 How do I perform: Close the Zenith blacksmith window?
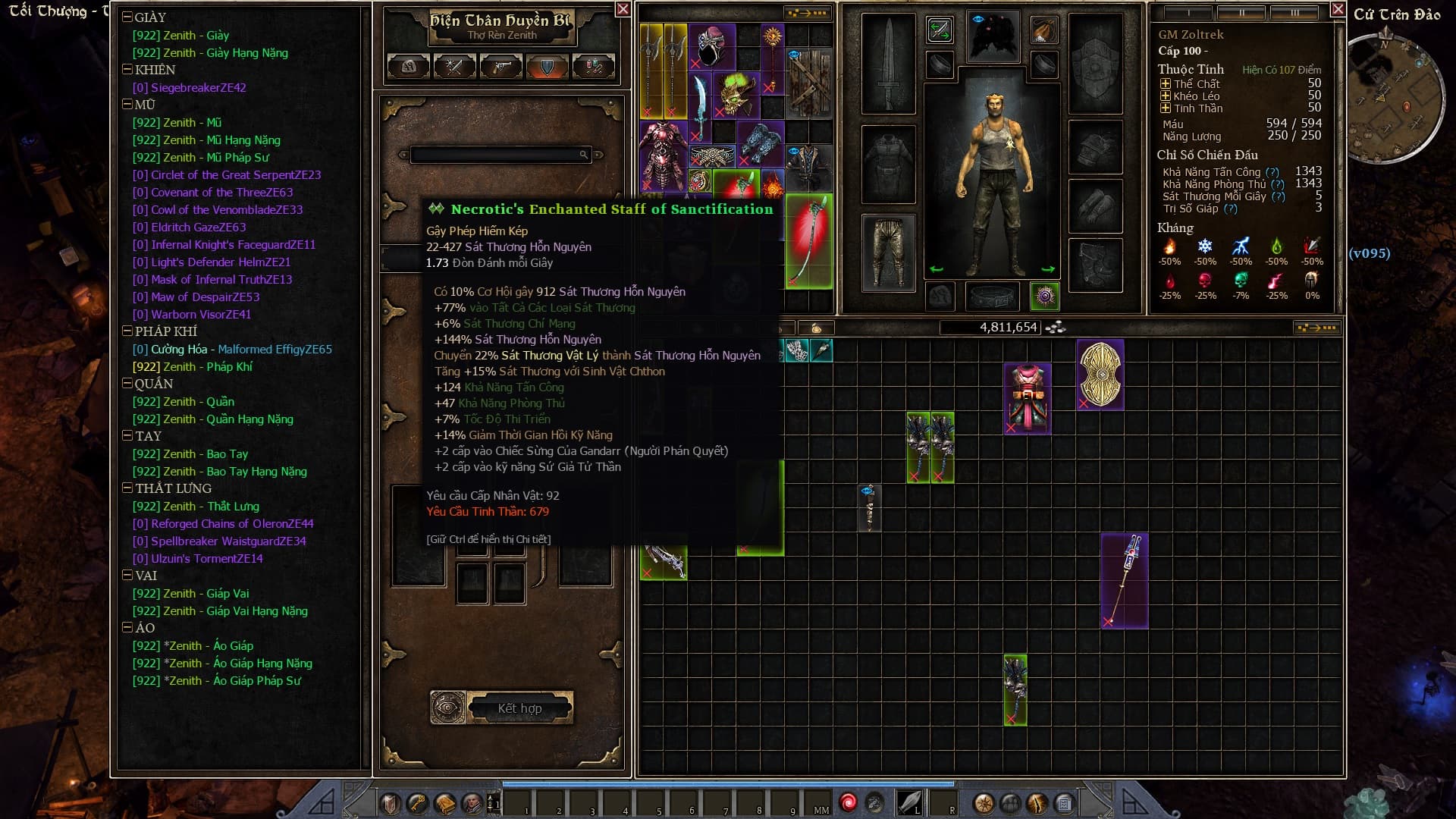pos(623,9)
